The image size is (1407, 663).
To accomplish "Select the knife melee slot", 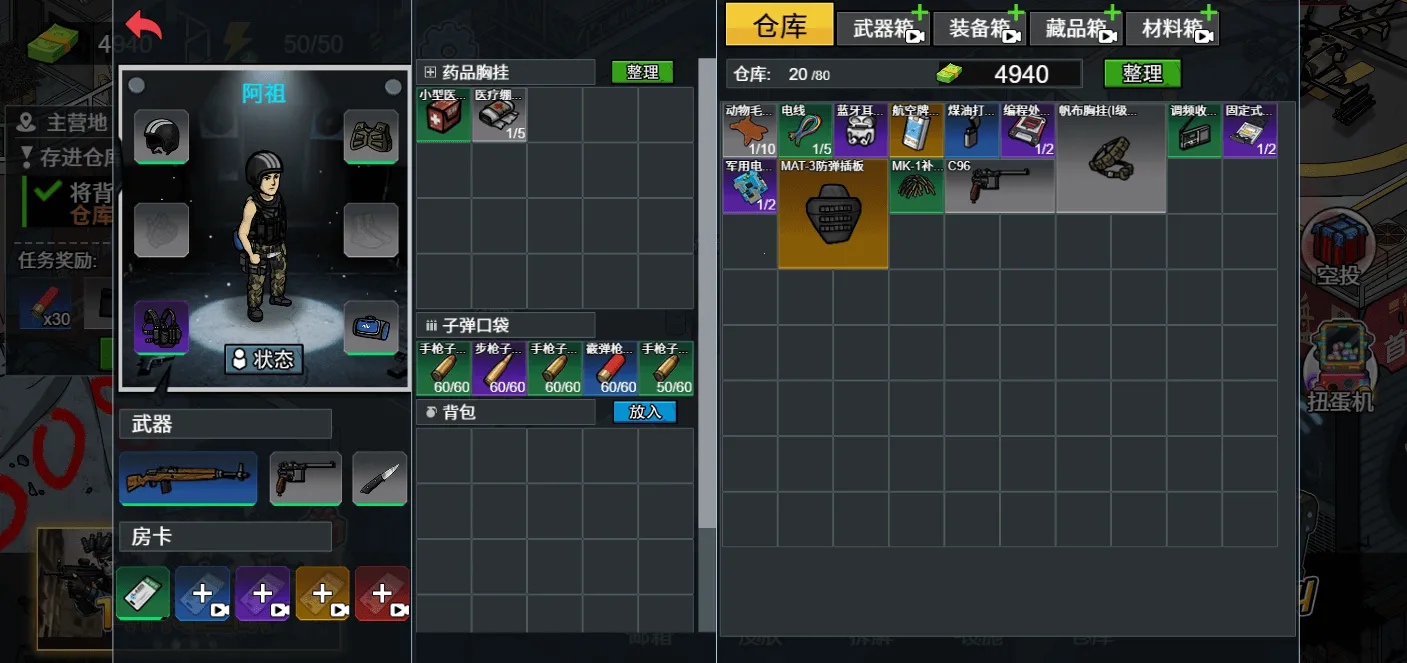I will (x=379, y=478).
